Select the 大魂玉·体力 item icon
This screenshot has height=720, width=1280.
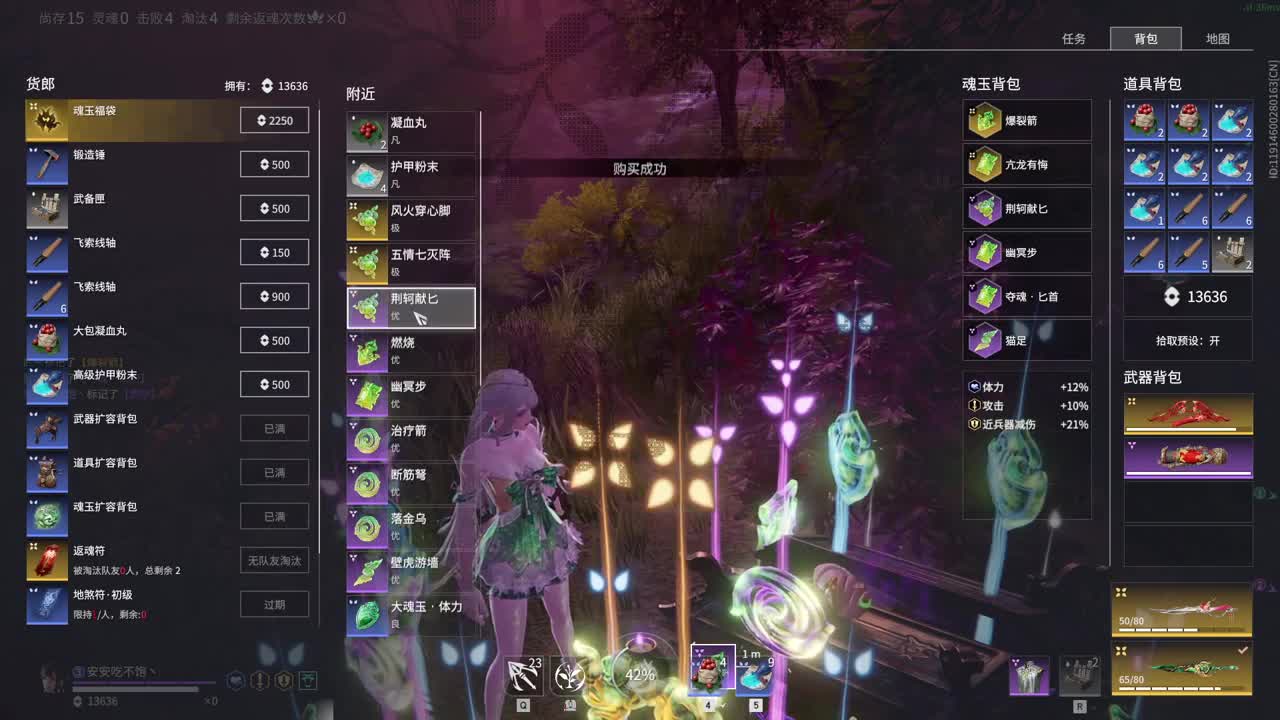pos(366,613)
